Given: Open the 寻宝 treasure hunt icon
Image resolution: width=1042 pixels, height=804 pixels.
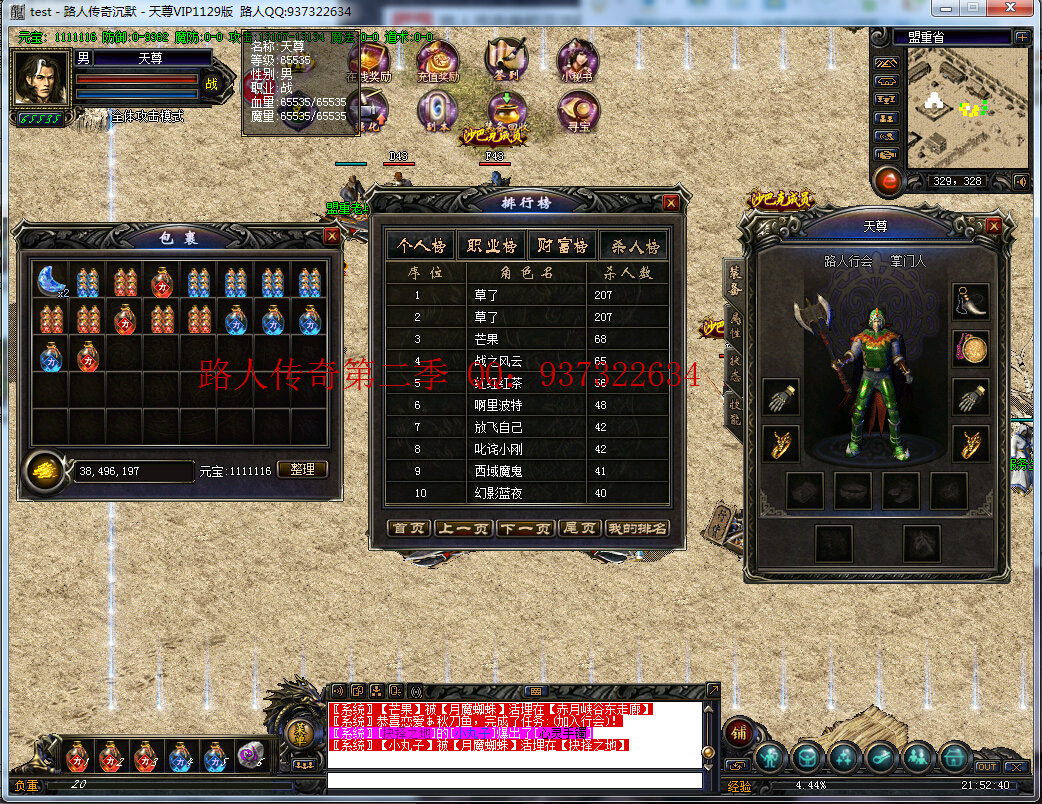Looking at the screenshot, I should point(577,110).
